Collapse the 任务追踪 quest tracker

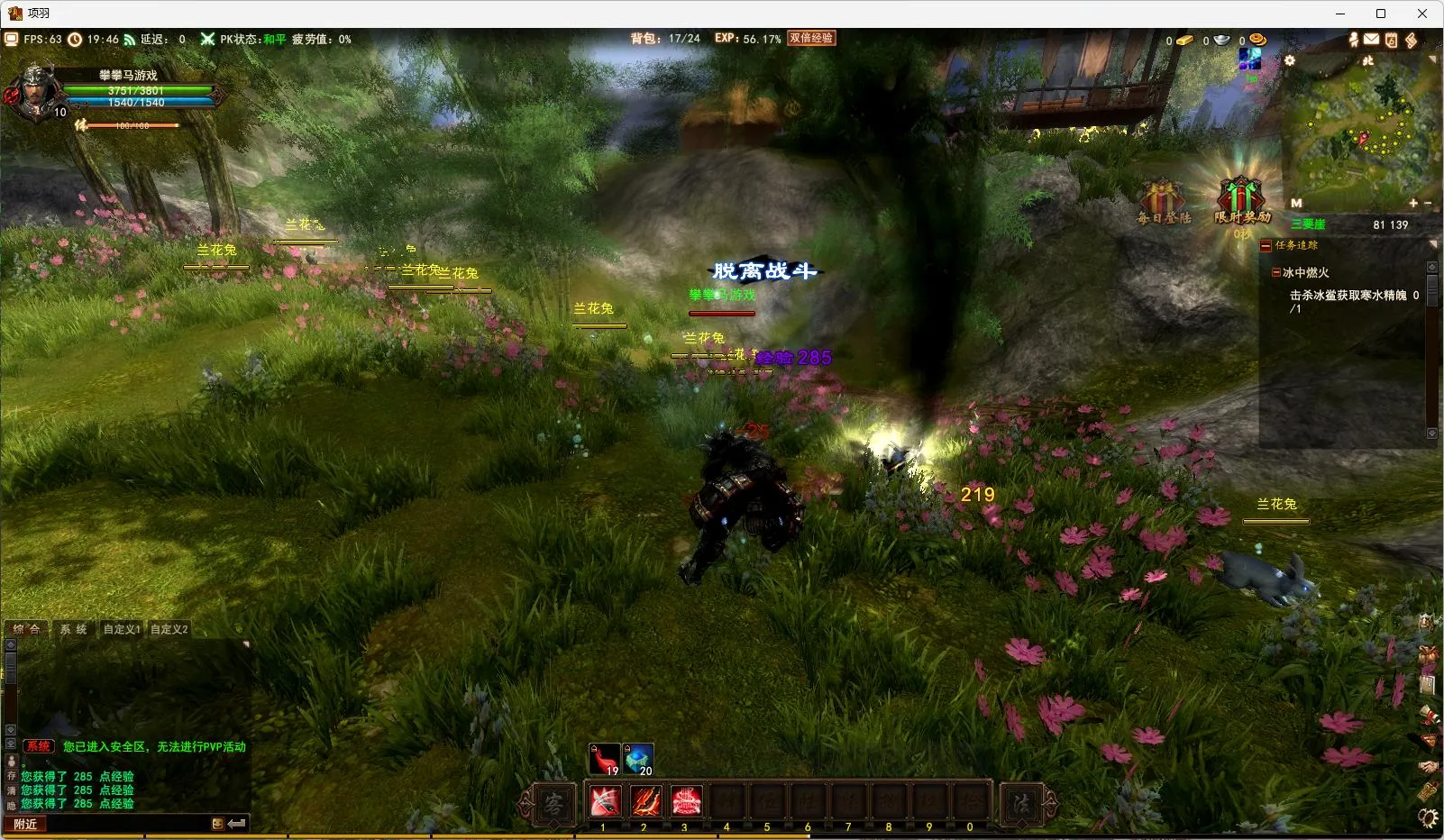point(1266,245)
